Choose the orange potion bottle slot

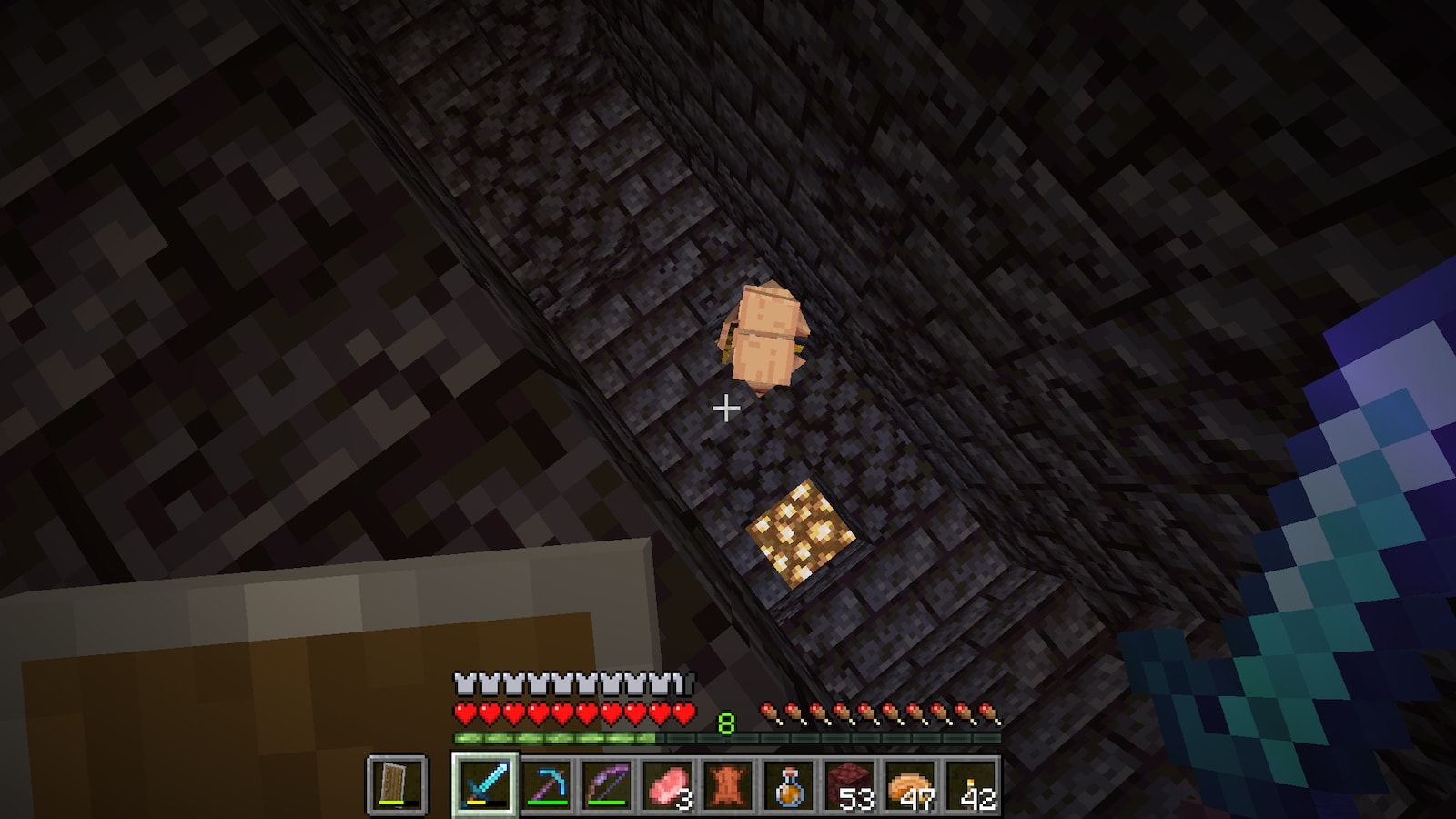pos(789,784)
